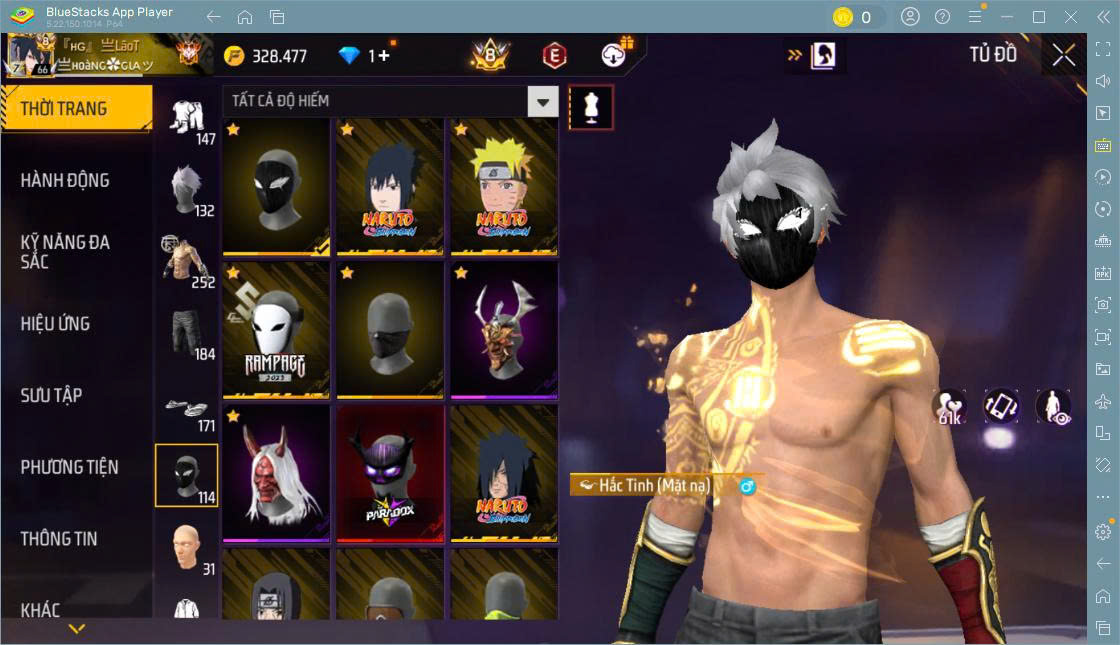The height and width of the screenshot is (645, 1120).
Task: Choose the blonde Naruto headband head item
Action: coord(504,186)
